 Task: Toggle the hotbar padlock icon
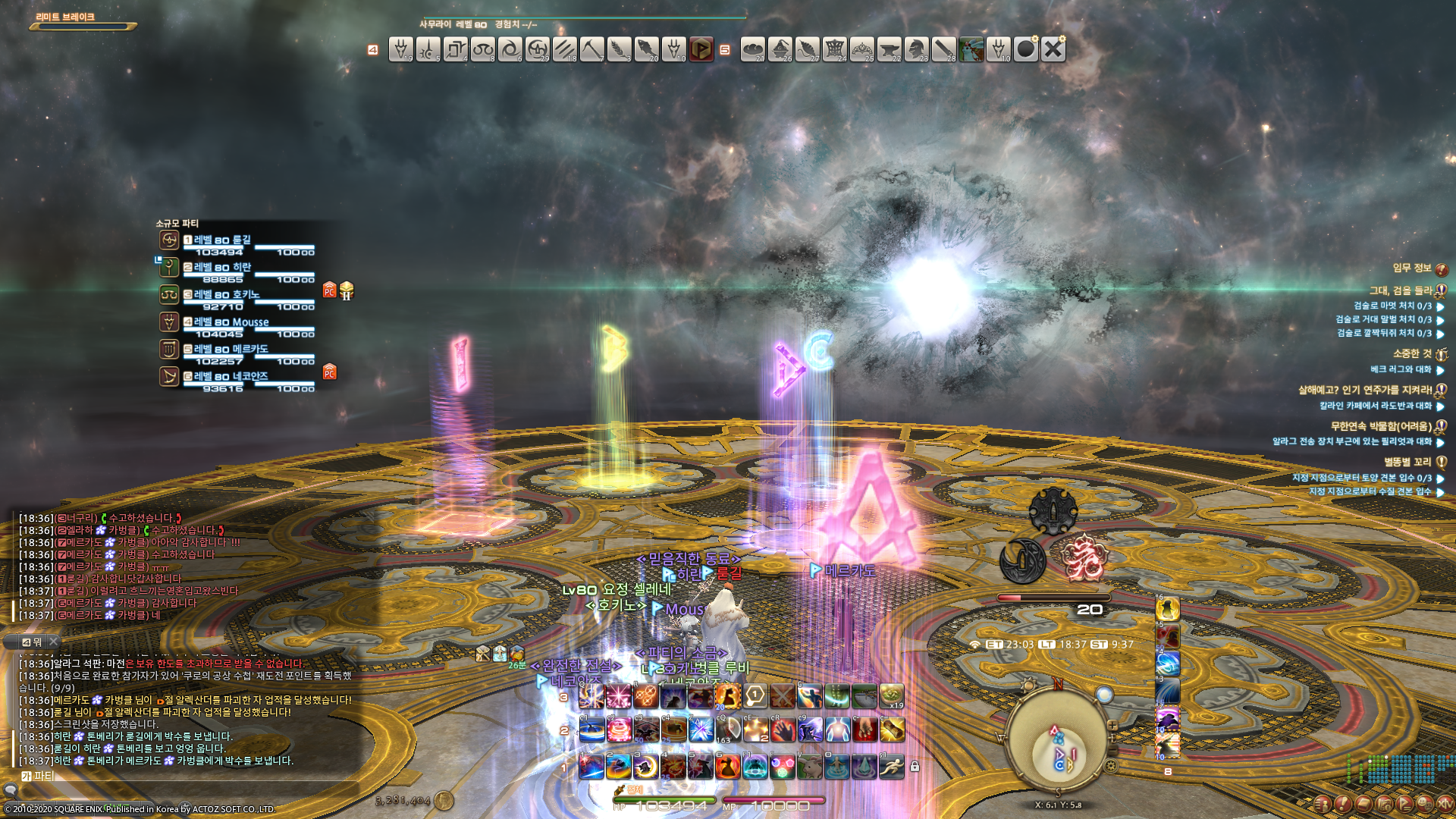[915, 767]
